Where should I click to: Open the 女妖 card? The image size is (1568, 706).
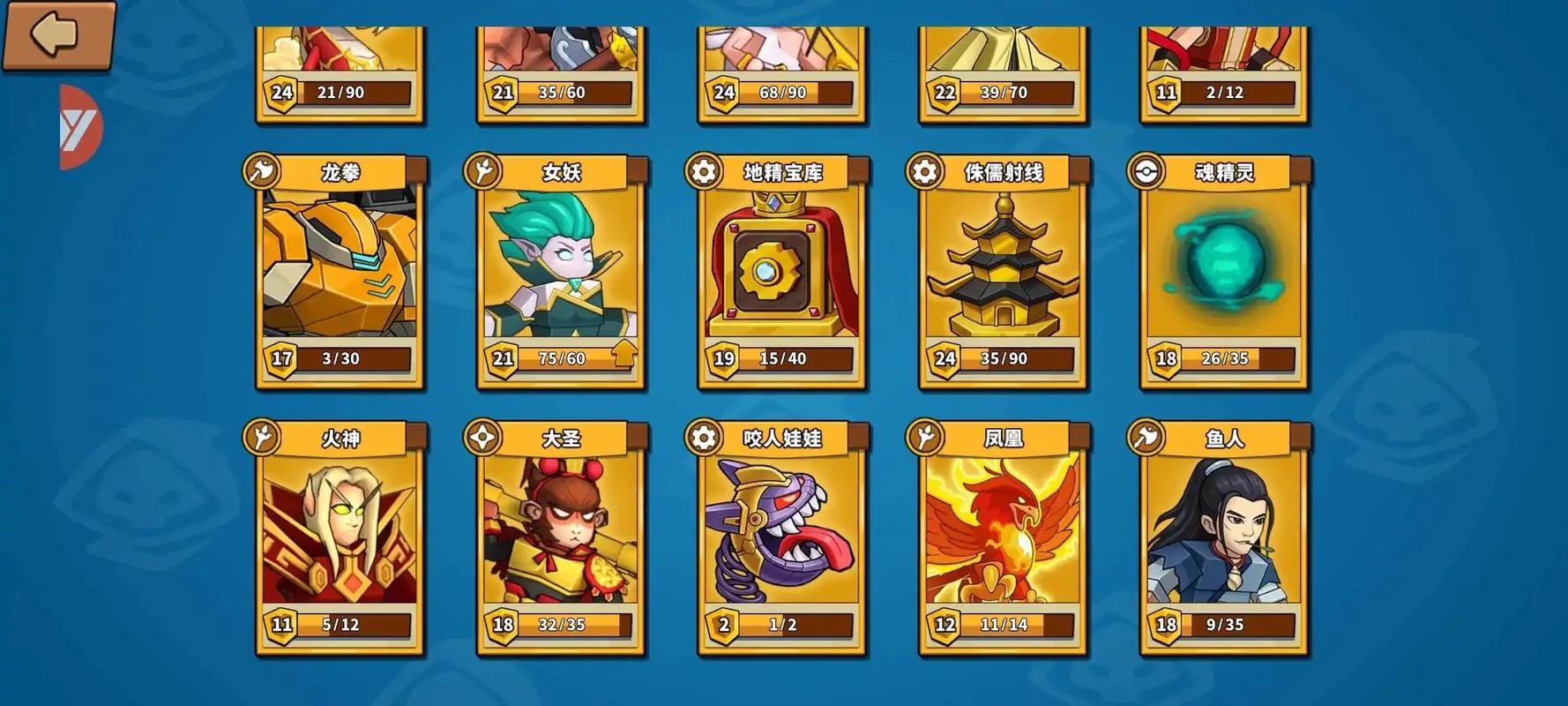(561, 265)
